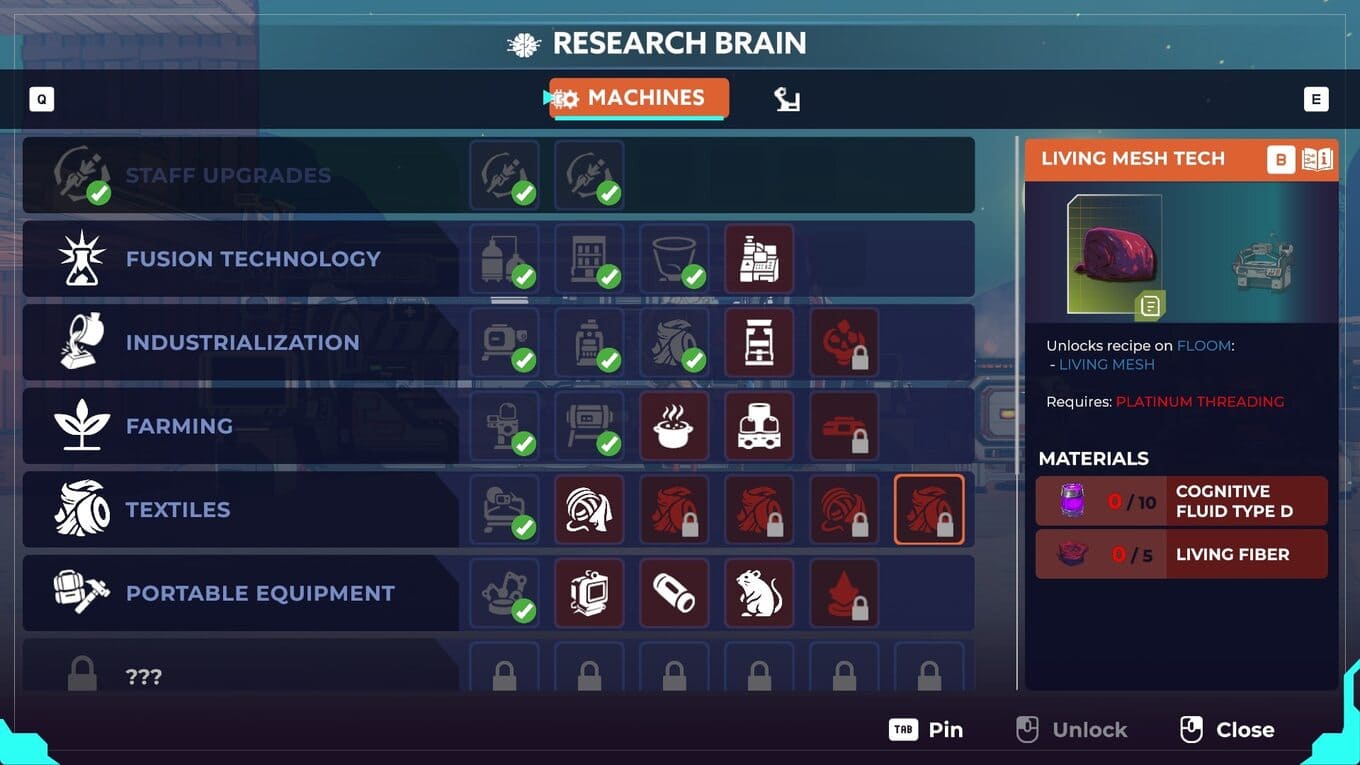Select the Farming category label
Viewport: 1360px width, 765px height.
click(x=179, y=426)
